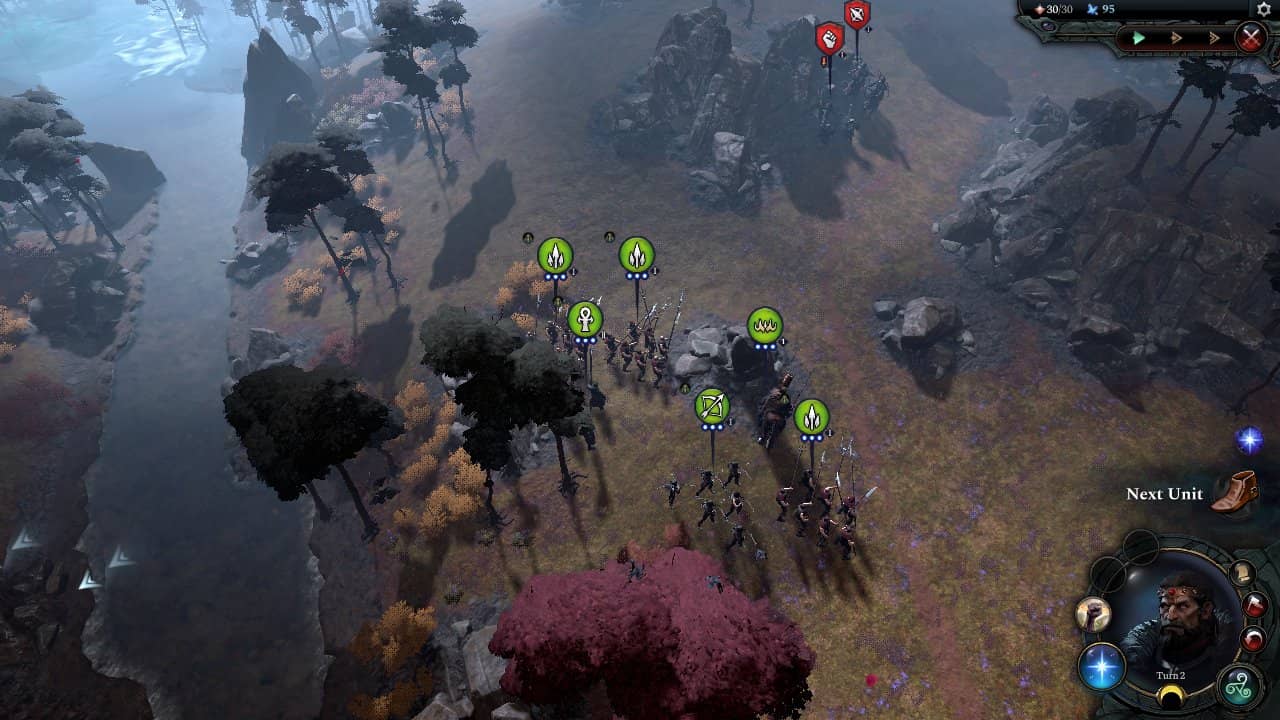Image resolution: width=1280 pixels, height=720 pixels.
Task: Target the enemy with red fist marker
Action: click(830, 38)
